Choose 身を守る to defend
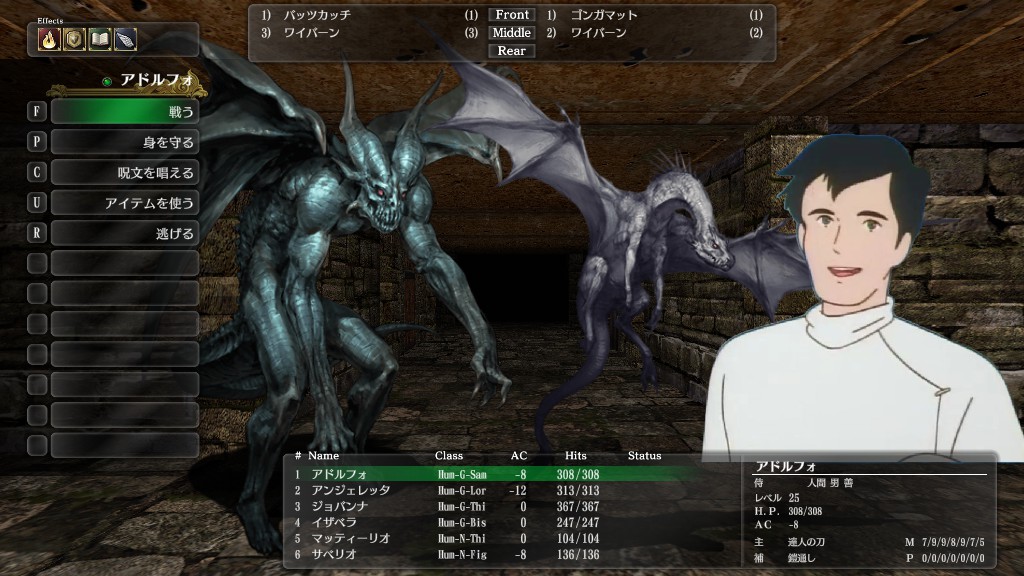Image resolution: width=1024 pixels, height=576 pixels. (124, 142)
